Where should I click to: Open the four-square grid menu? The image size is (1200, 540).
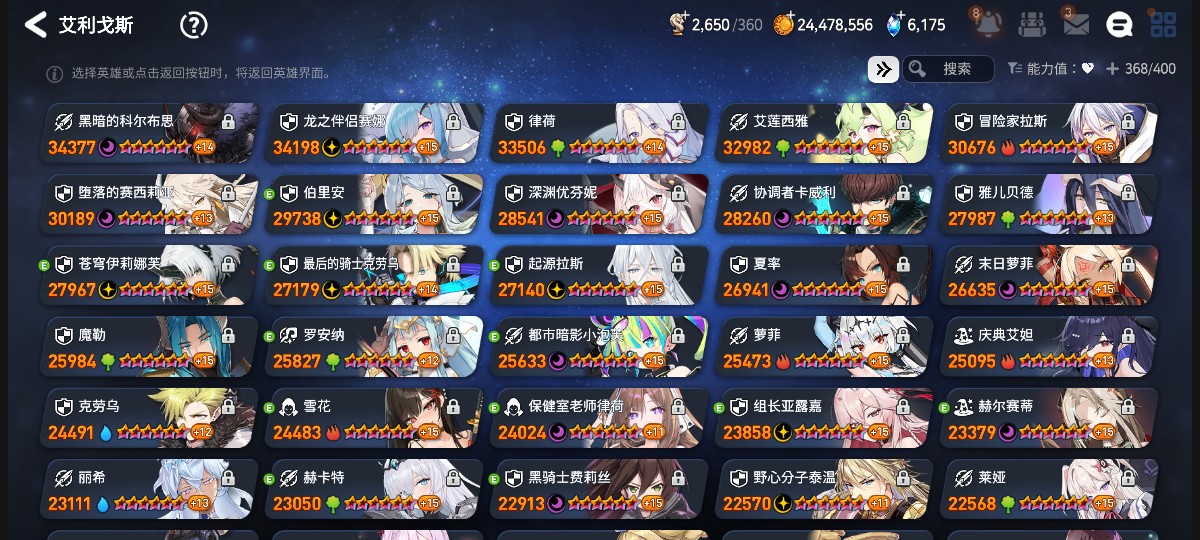[1163, 24]
